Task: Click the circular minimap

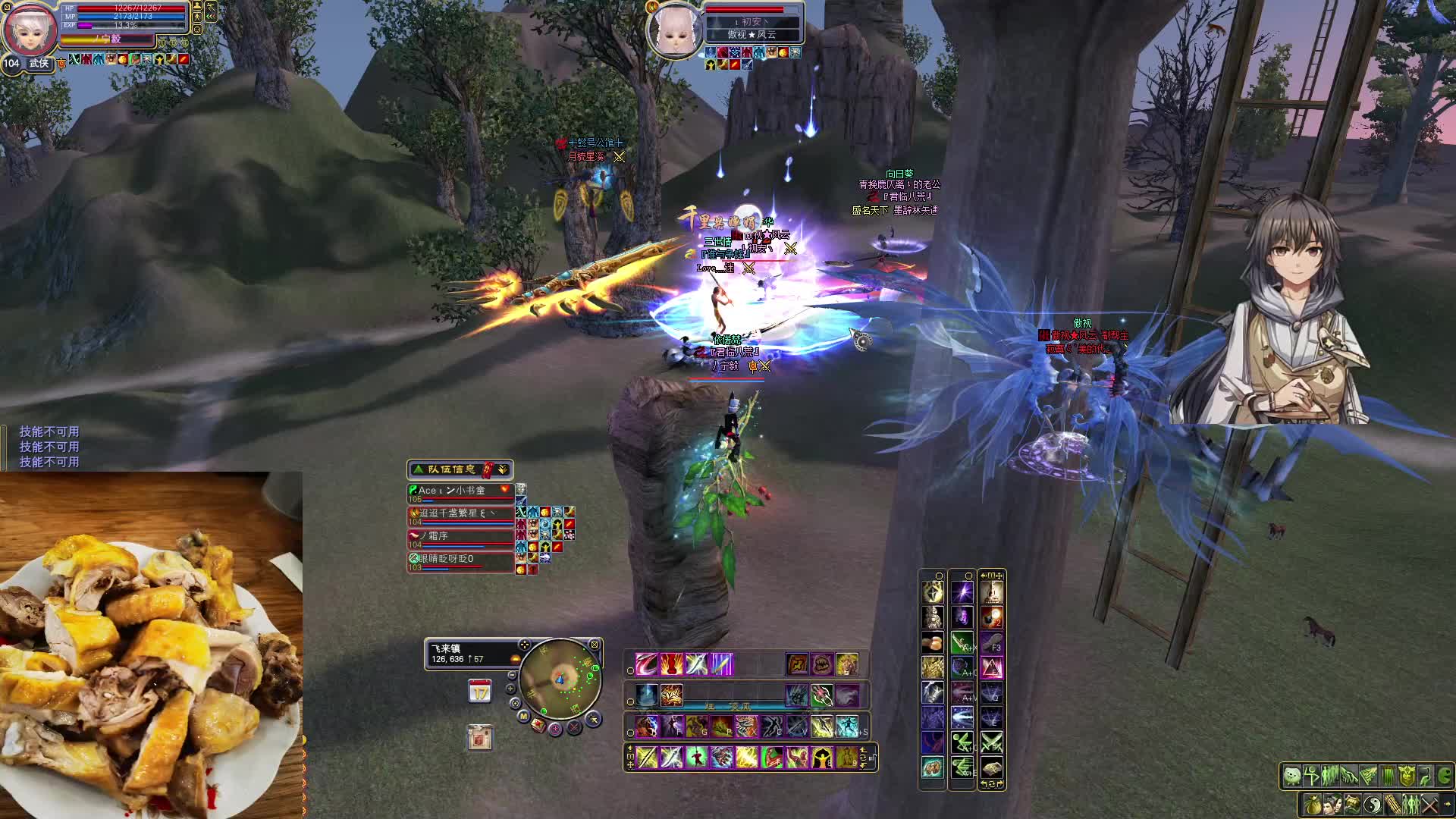Action: (560, 677)
